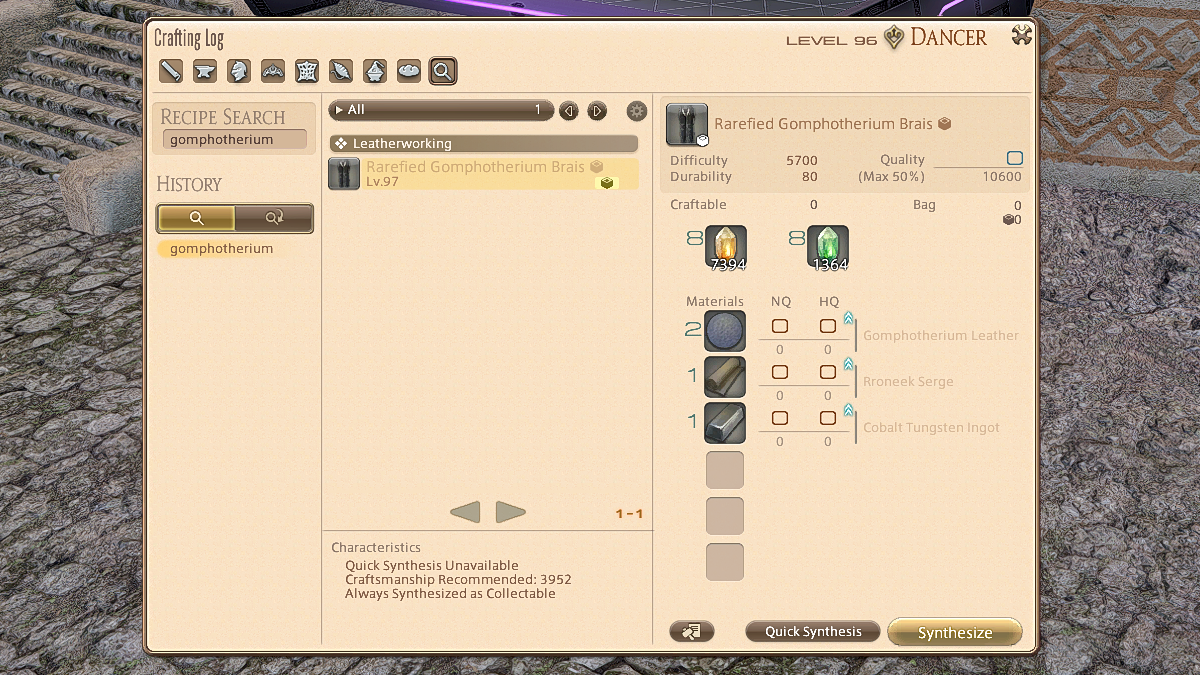1200x675 pixels.
Task: Focus the recipe search text field
Action: (x=234, y=140)
